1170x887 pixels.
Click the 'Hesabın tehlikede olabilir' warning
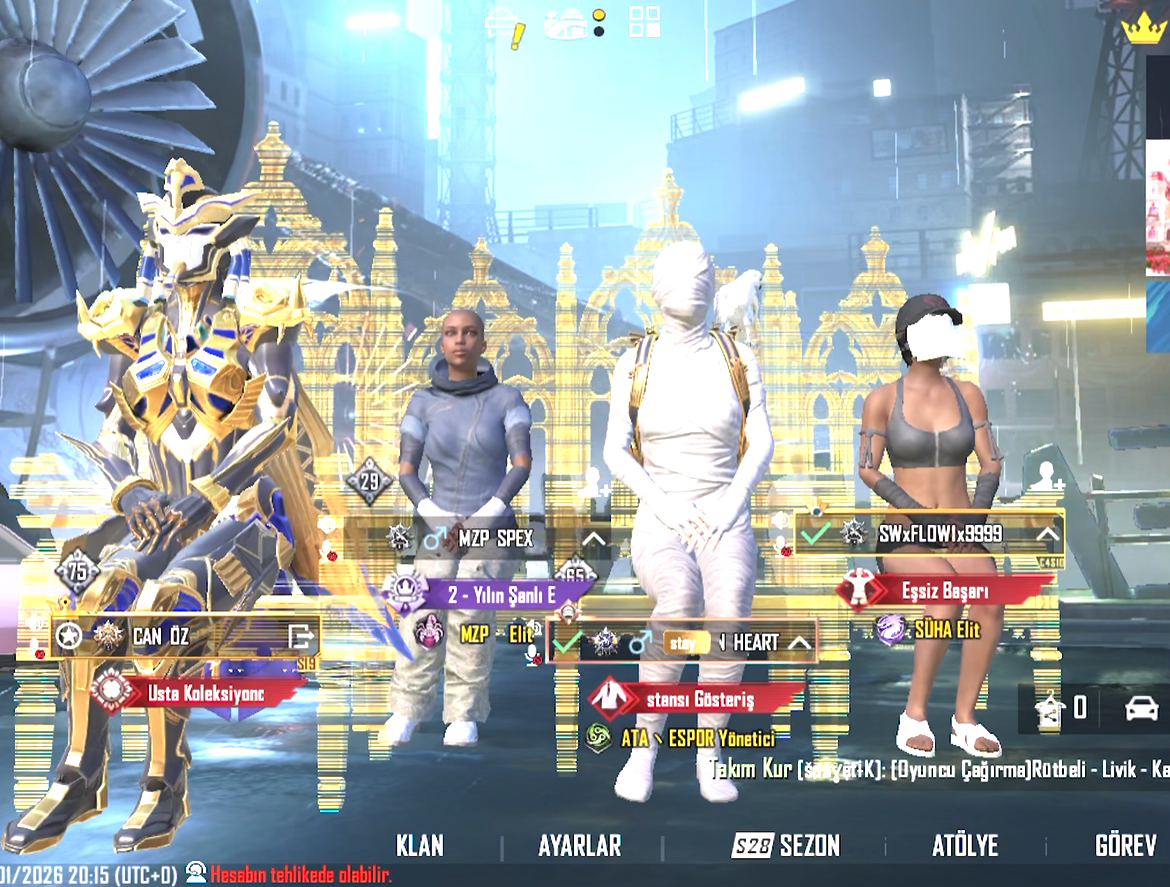point(300,873)
